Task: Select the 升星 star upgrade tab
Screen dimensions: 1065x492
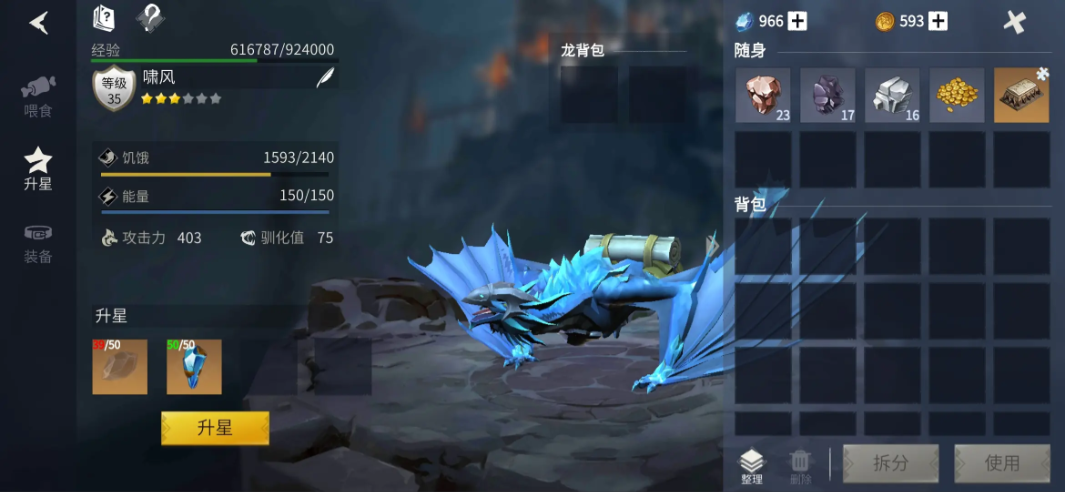Action: point(38,168)
